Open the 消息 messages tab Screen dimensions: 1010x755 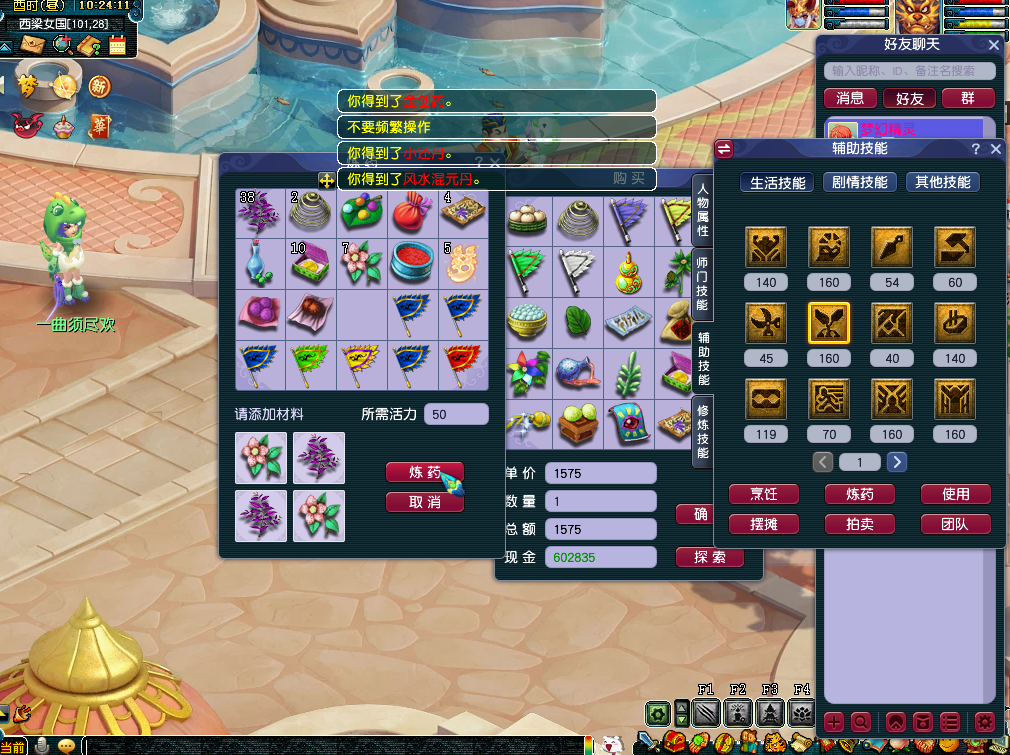click(850, 98)
